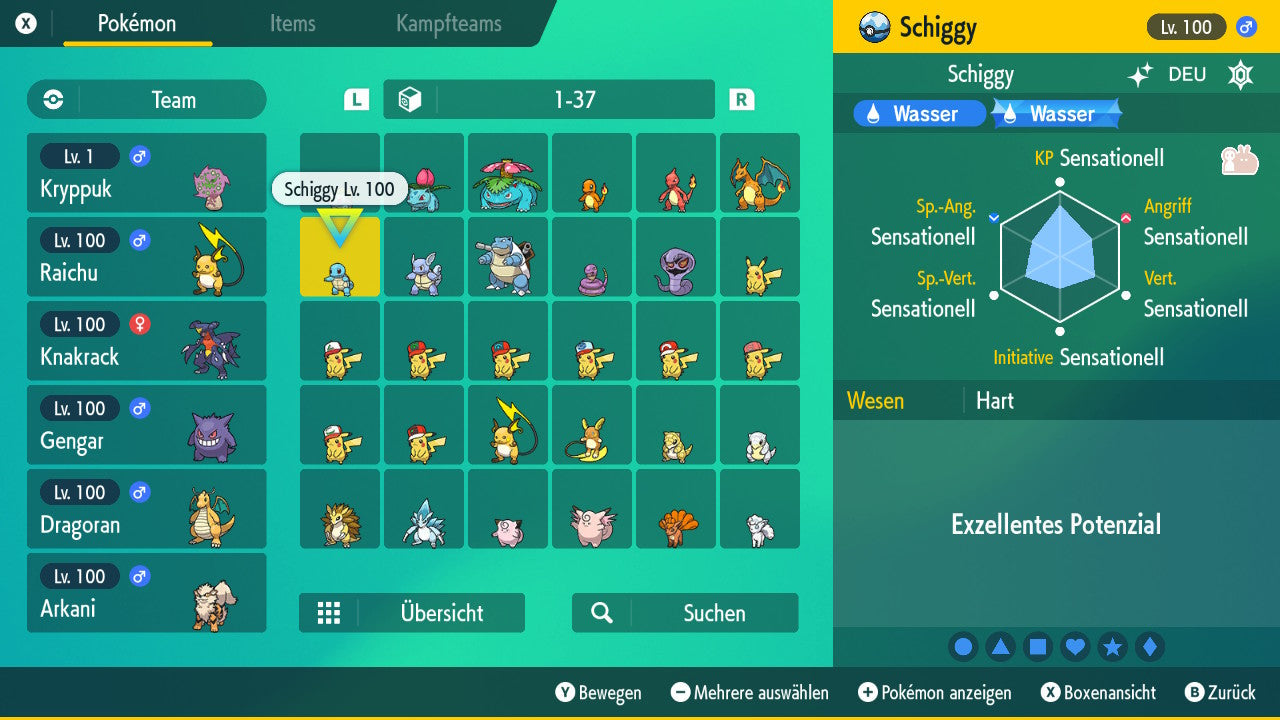Toggle the star marking for Schiggy
The width and height of the screenshot is (1280, 720).
(x=1112, y=647)
